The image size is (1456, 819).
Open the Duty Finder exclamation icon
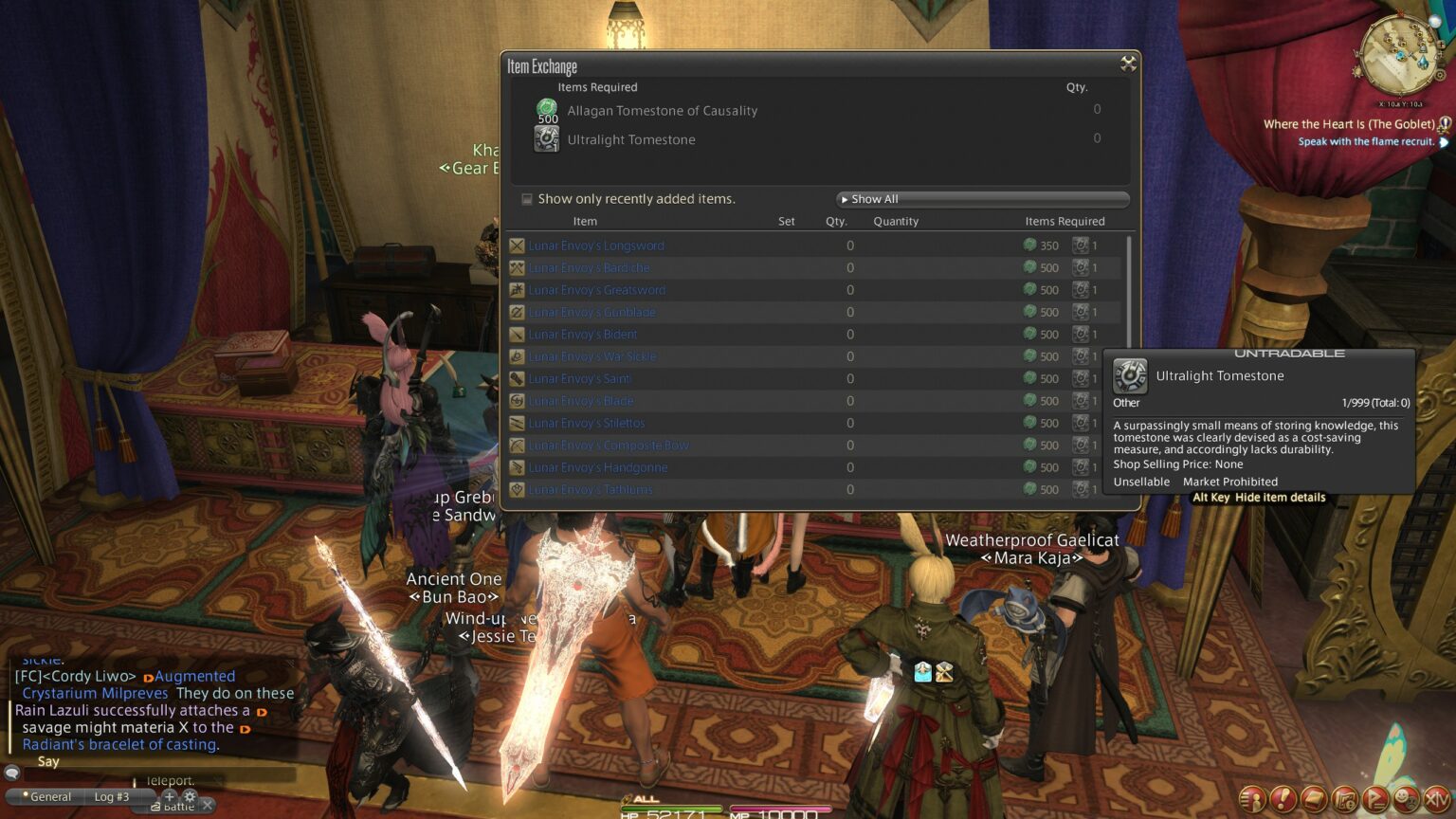click(x=1282, y=799)
